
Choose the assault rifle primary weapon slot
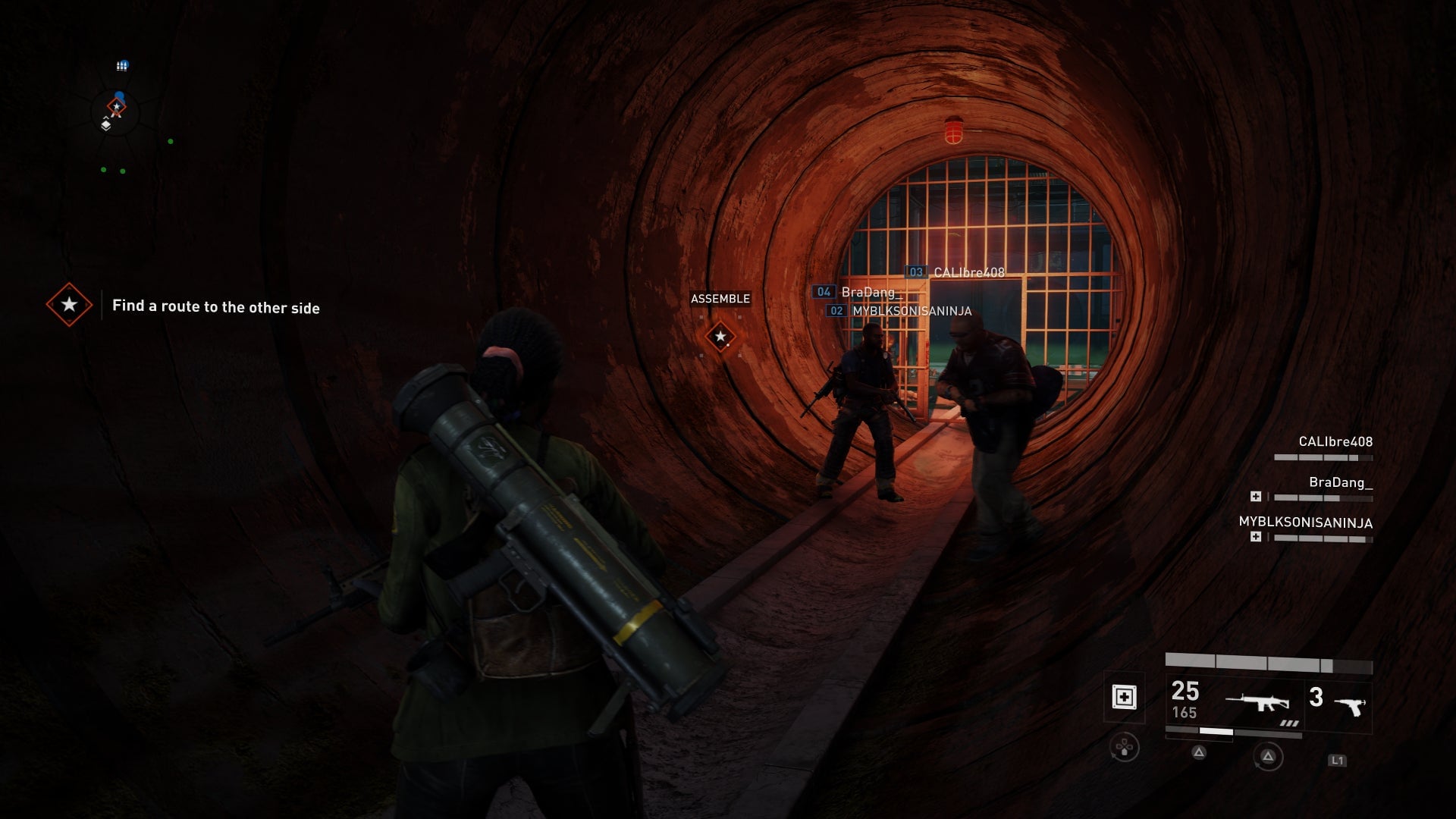click(x=1257, y=703)
